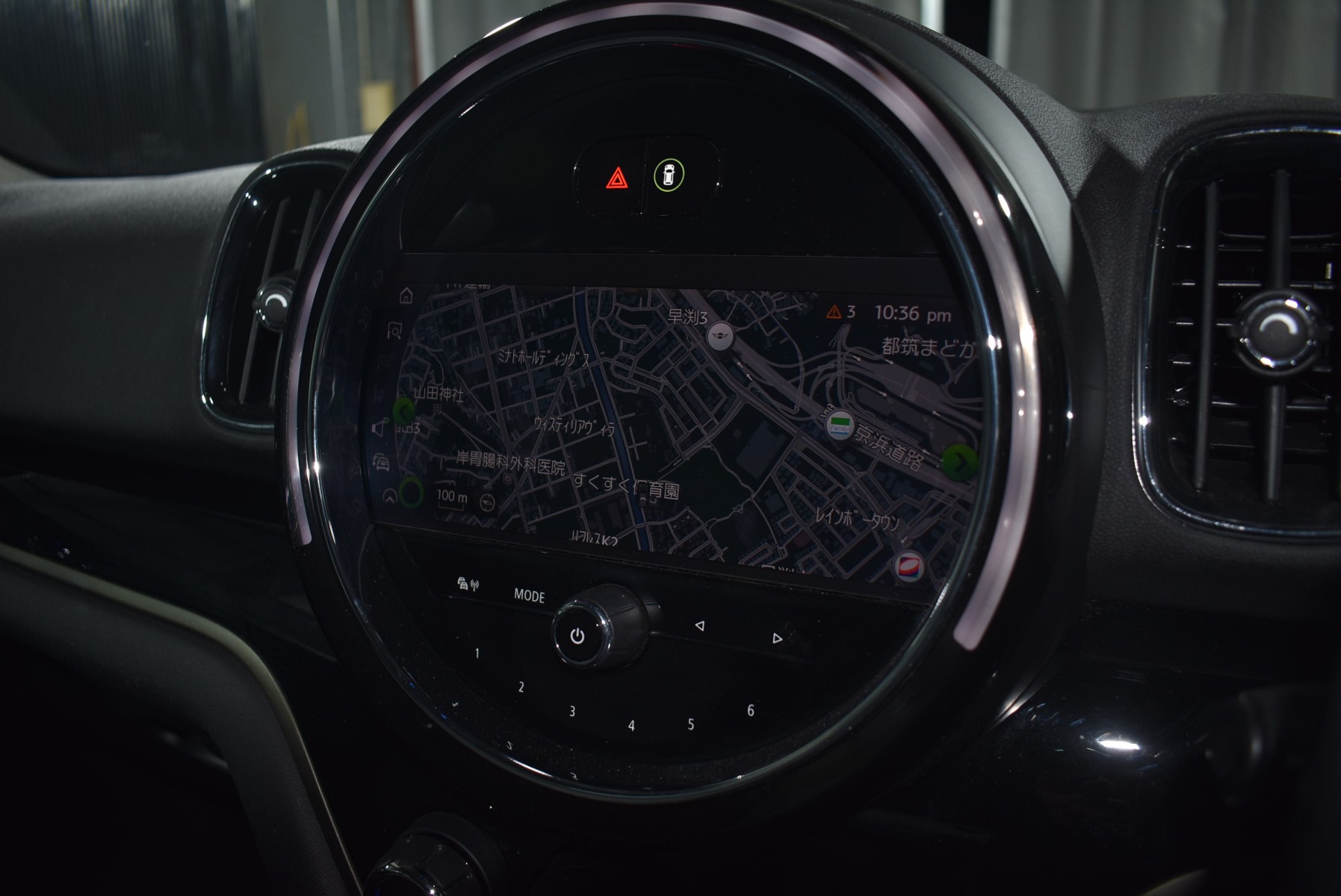This screenshot has height=896, width=1341.
Task: Open the warning triangle messages indicator
Action: 840,312
